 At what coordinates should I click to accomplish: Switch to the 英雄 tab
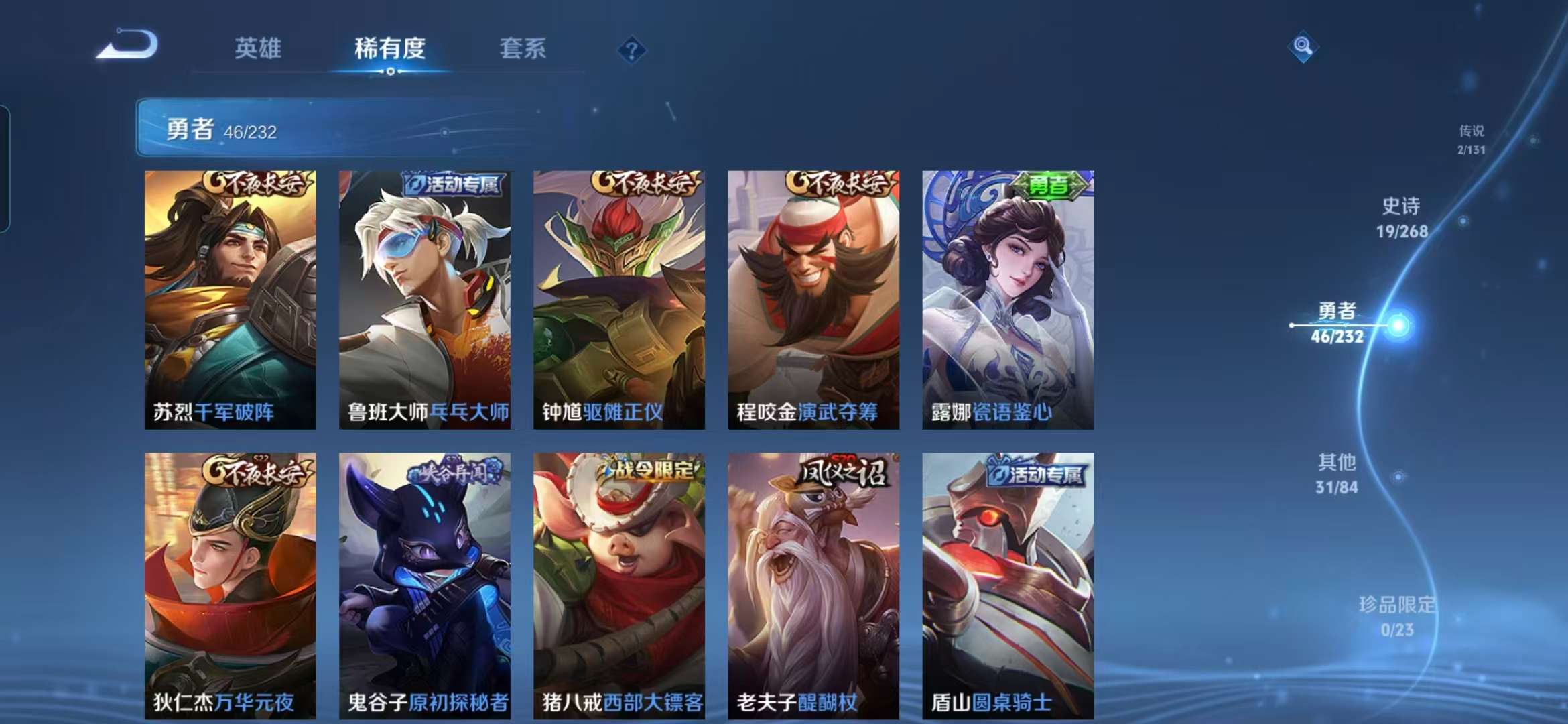point(257,49)
